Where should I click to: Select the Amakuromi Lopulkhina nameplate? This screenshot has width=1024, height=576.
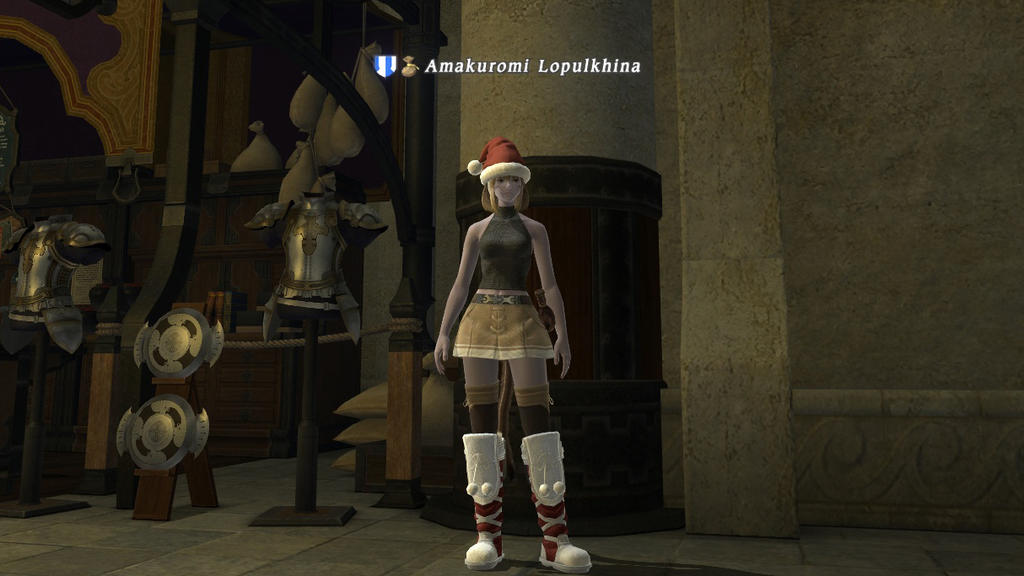point(532,67)
